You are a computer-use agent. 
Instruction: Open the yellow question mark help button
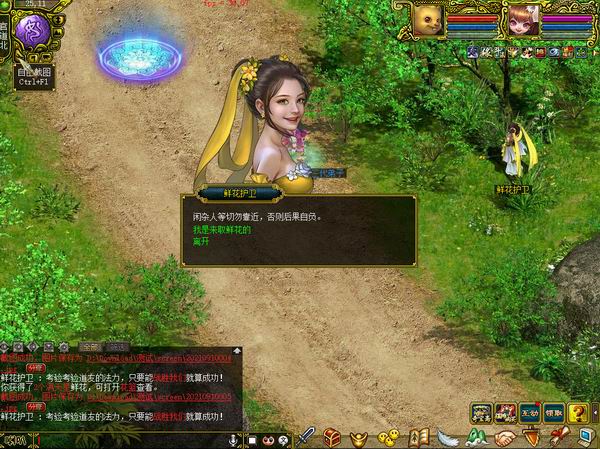[579, 412]
